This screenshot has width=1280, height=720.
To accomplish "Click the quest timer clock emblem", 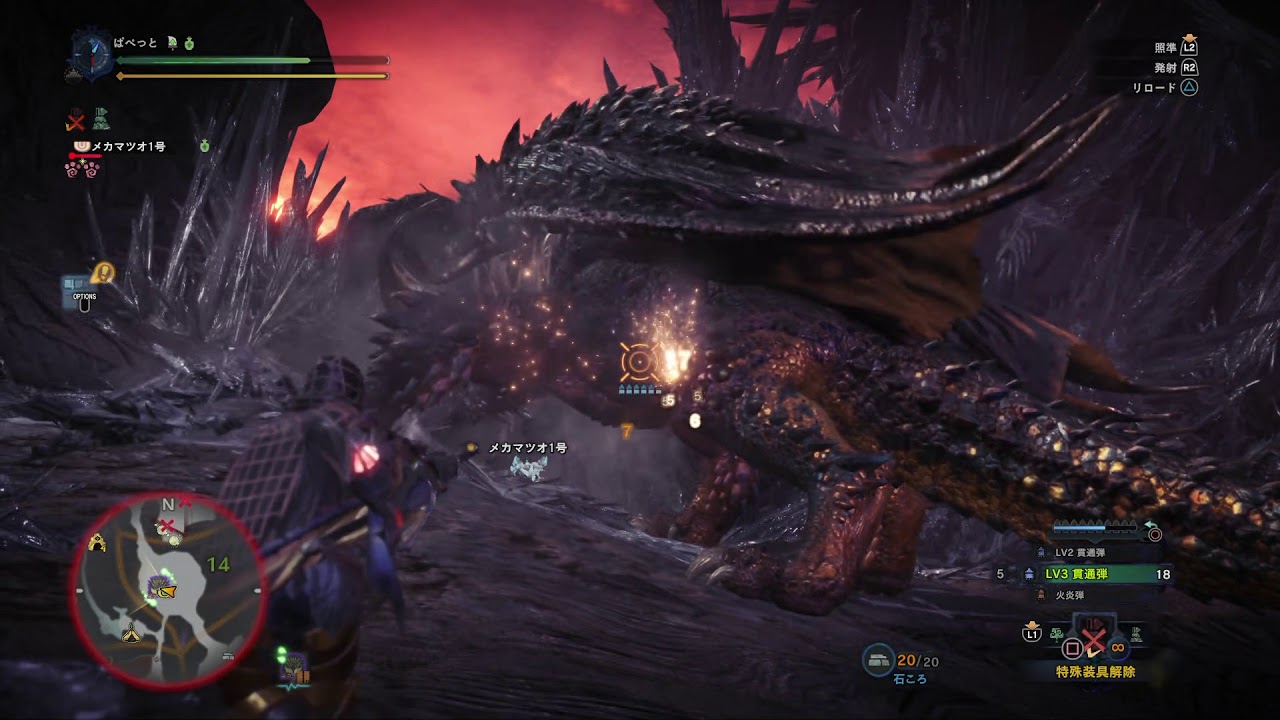I will pyautogui.click(x=92, y=53).
